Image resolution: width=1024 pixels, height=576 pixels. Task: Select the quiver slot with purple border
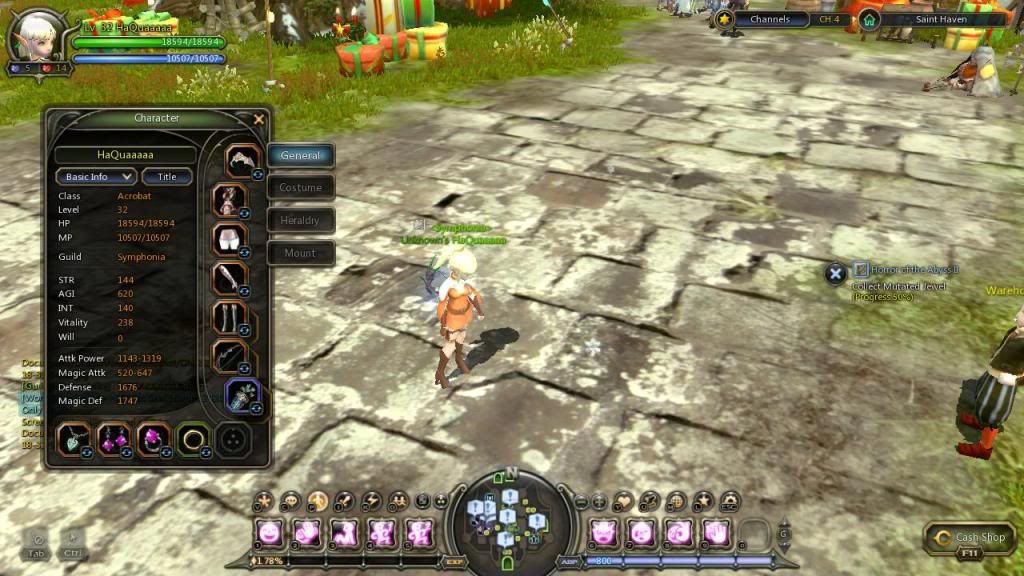coord(242,394)
